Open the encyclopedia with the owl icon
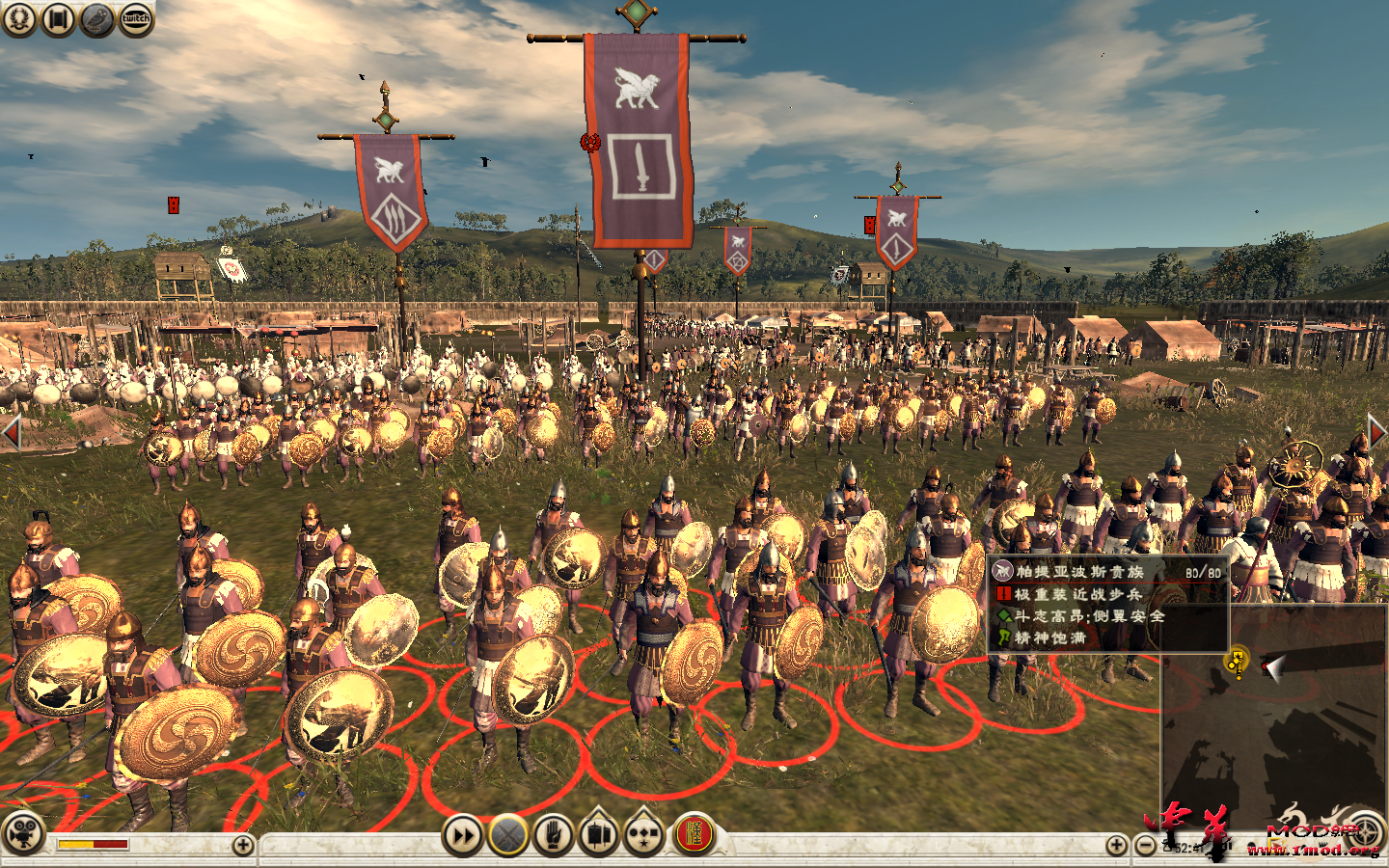Viewport: 1389px width, 868px height. click(96, 18)
